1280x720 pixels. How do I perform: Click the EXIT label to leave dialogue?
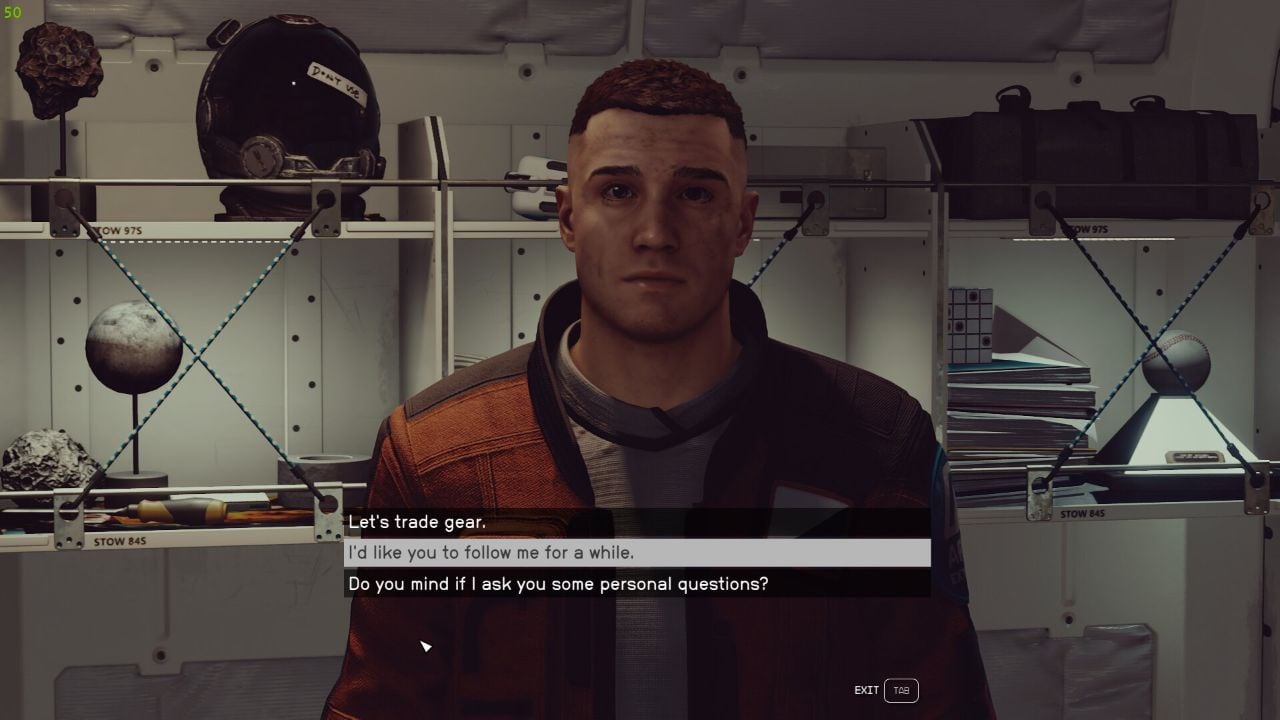pyautogui.click(x=866, y=690)
